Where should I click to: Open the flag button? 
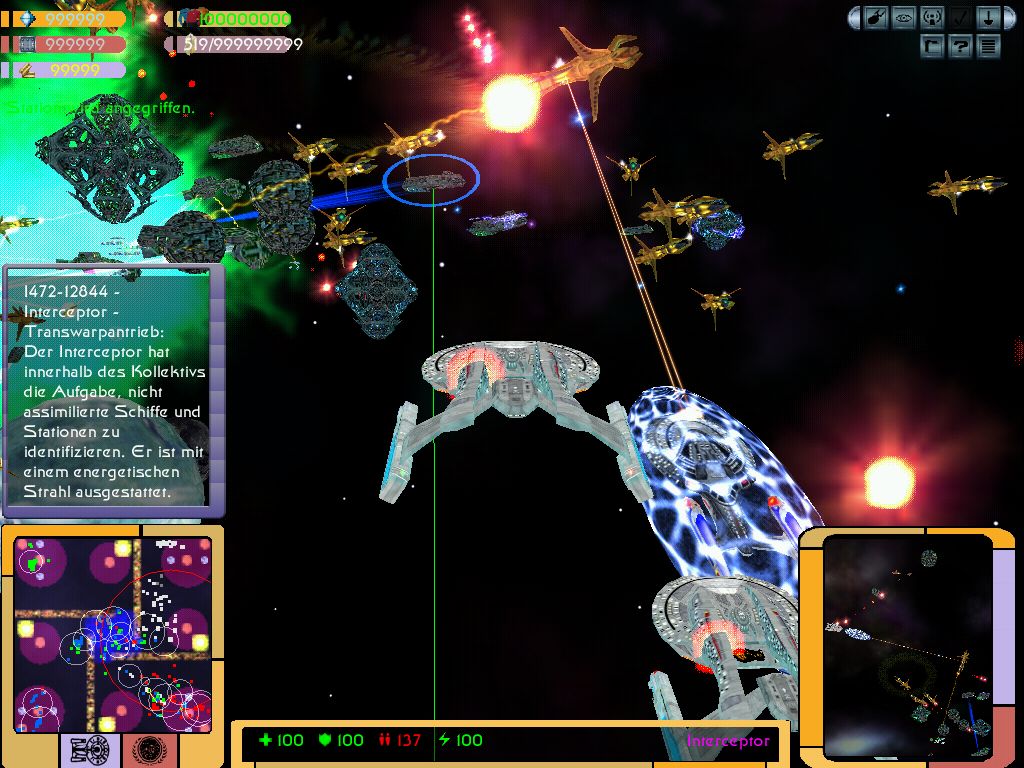(932, 45)
